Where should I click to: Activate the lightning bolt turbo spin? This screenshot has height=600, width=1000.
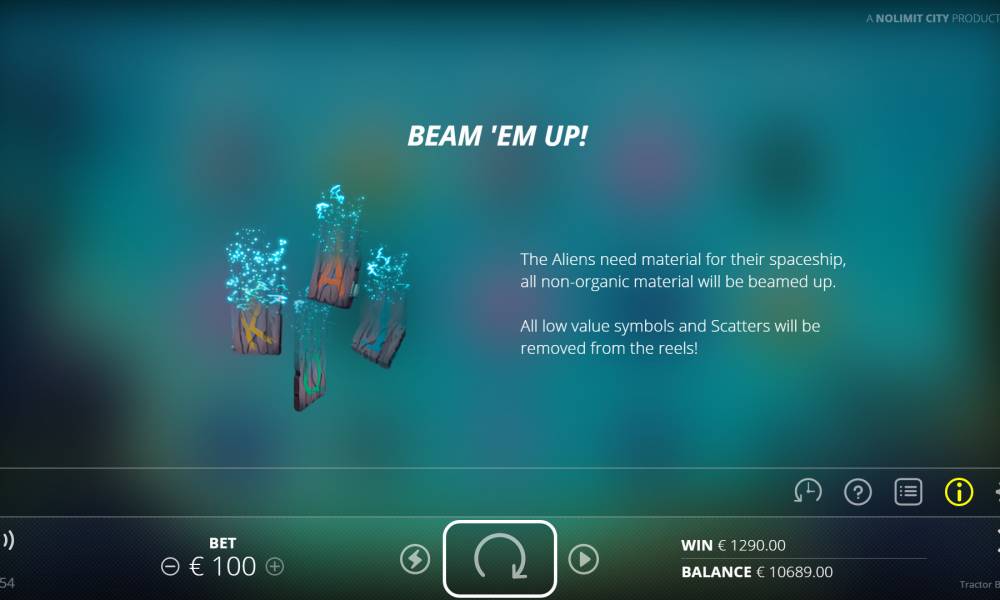(415, 559)
